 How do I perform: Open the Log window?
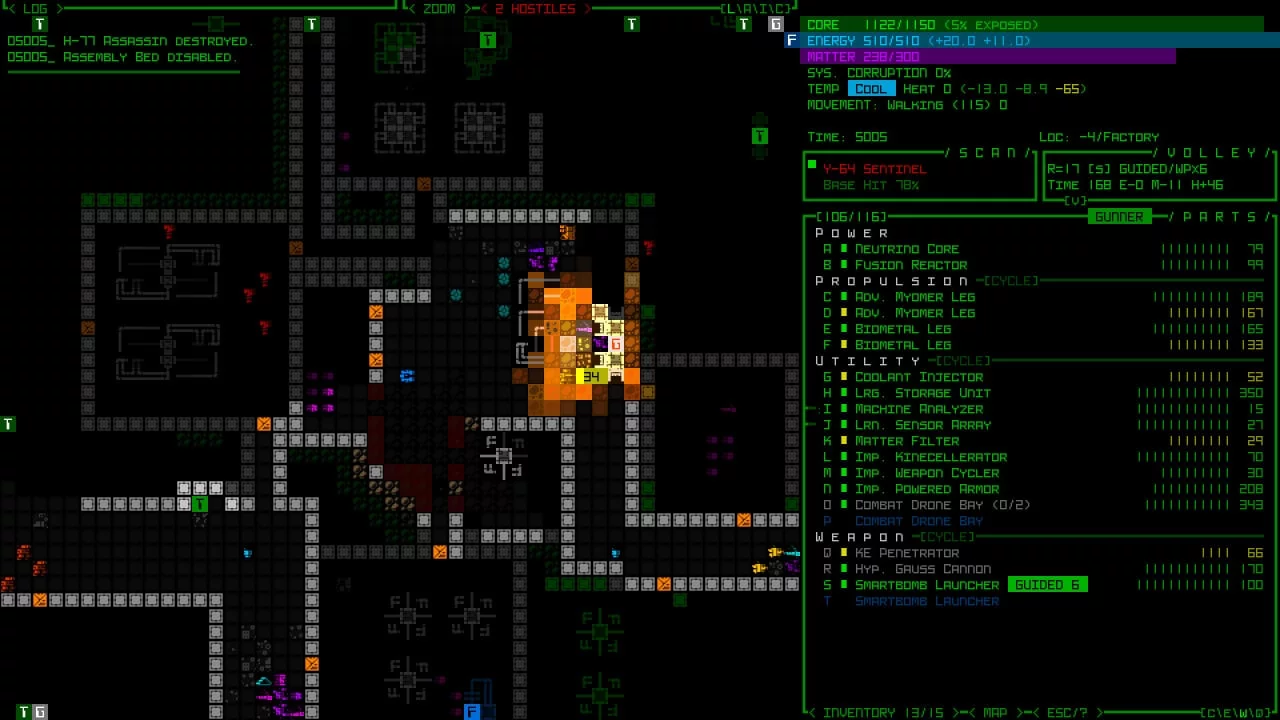[x=35, y=9]
